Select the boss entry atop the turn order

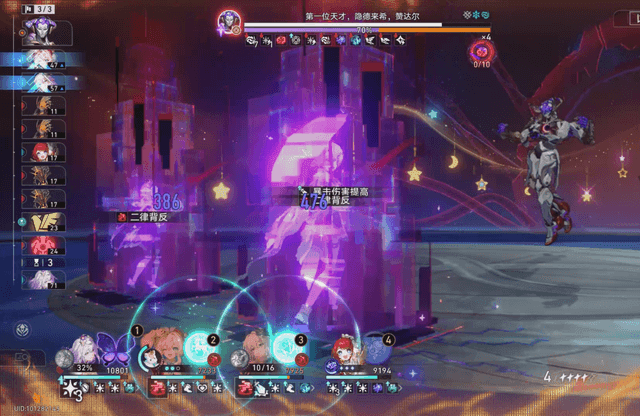[40, 32]
